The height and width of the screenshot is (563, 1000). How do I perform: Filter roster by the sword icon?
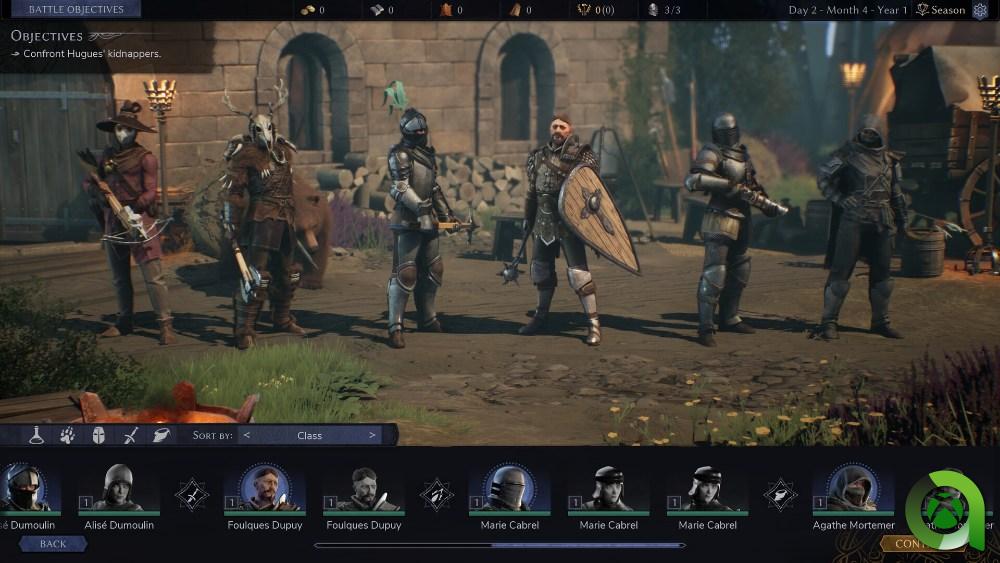coord(130,435)
